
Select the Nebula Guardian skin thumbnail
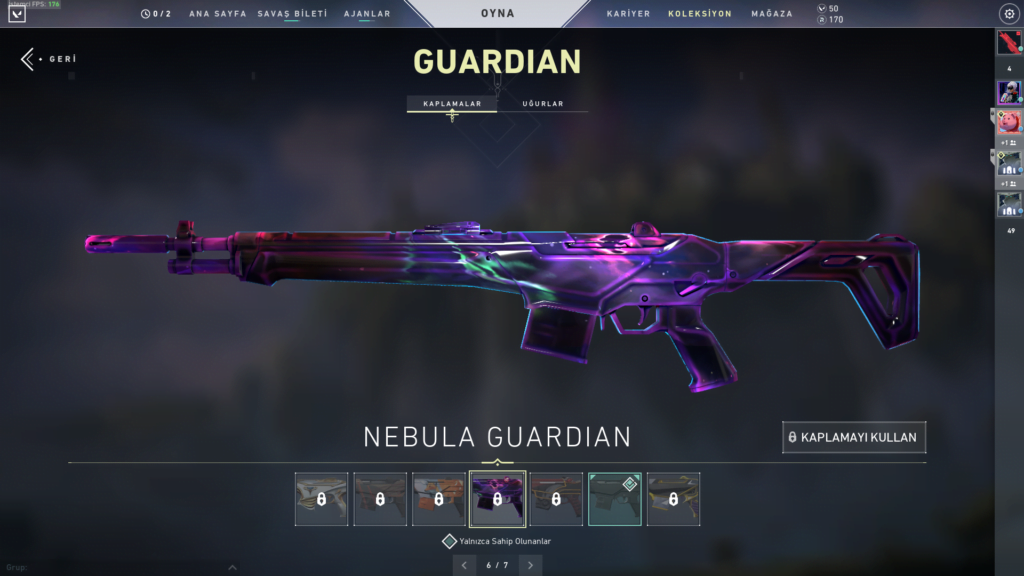pos(497,499)
